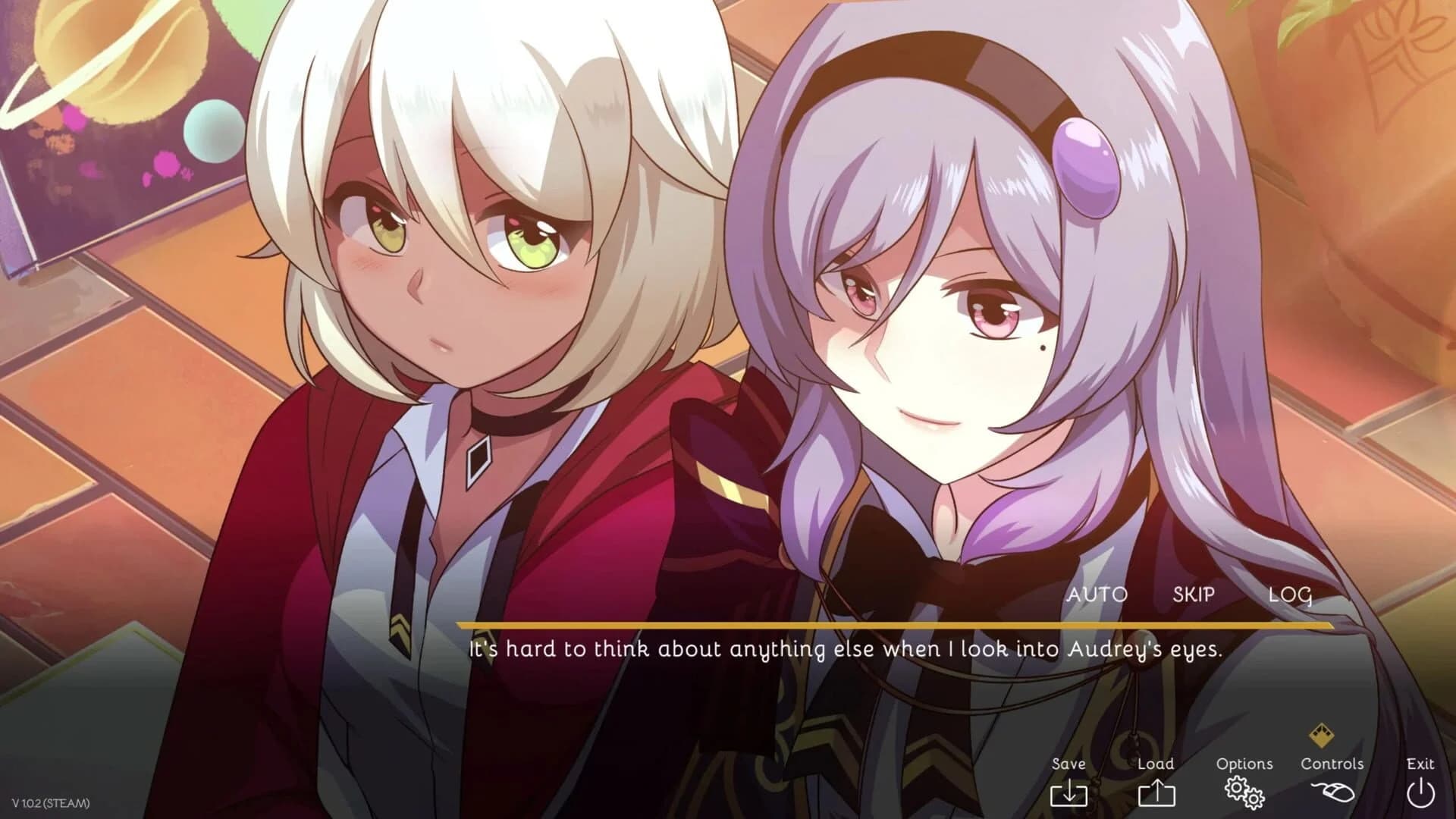Open the LOG to review dialogue history
Image resolution: width=1456 pixels, height=819 pixels.
coord(1292,595)
